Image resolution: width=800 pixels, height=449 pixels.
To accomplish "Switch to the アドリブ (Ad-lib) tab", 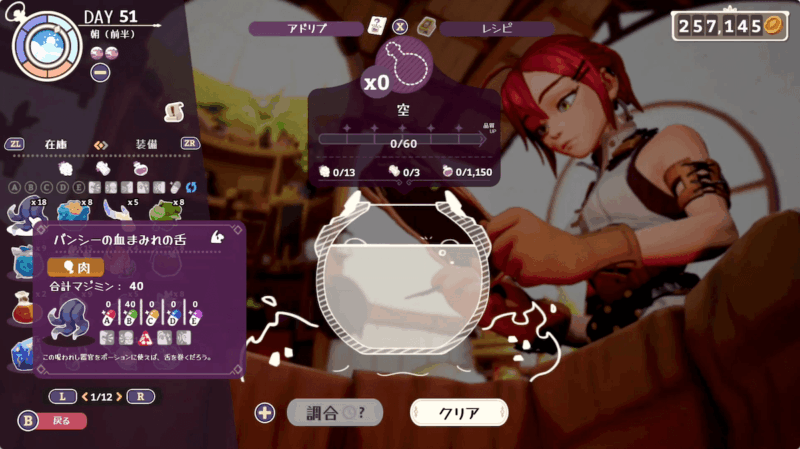I will pos(307,28).
